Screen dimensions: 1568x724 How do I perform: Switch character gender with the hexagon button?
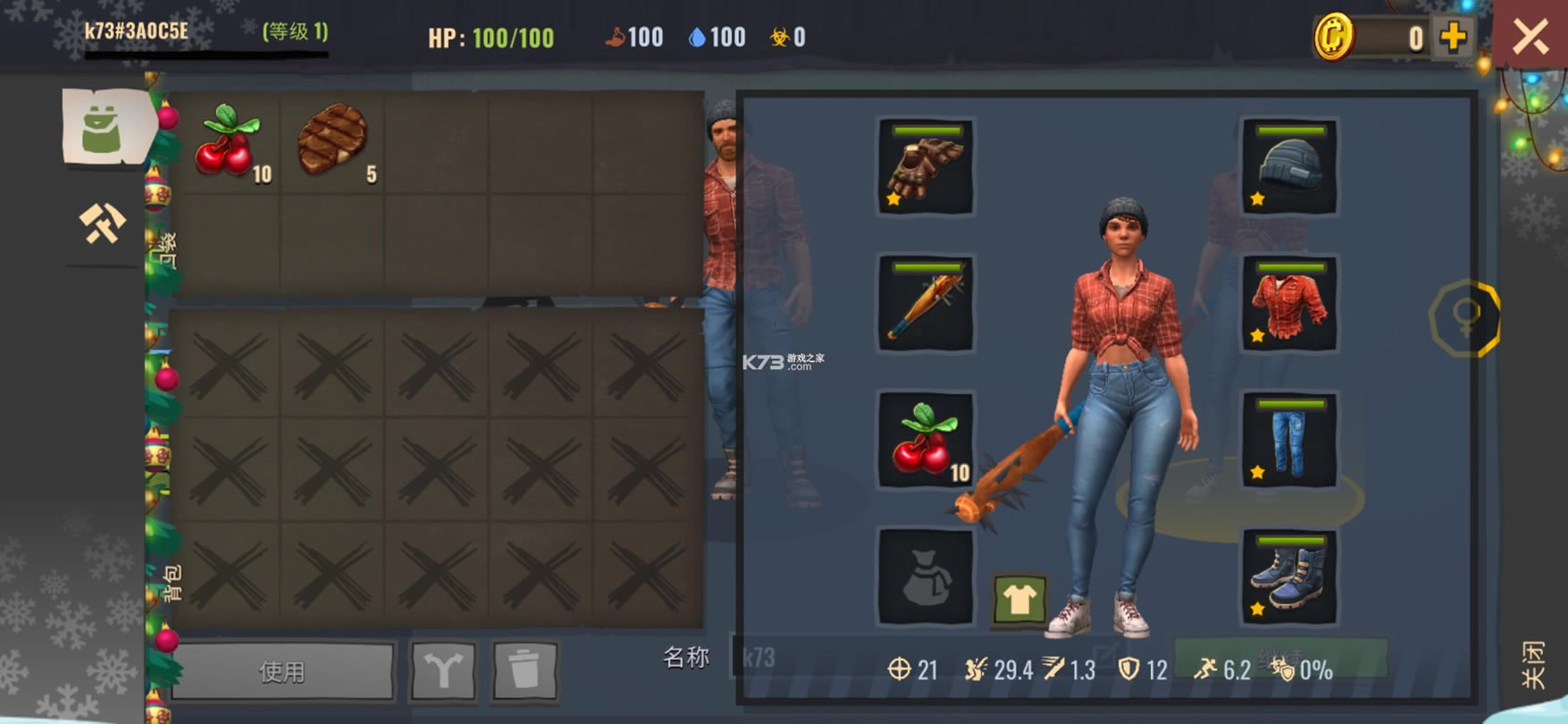click(1465, 317)
